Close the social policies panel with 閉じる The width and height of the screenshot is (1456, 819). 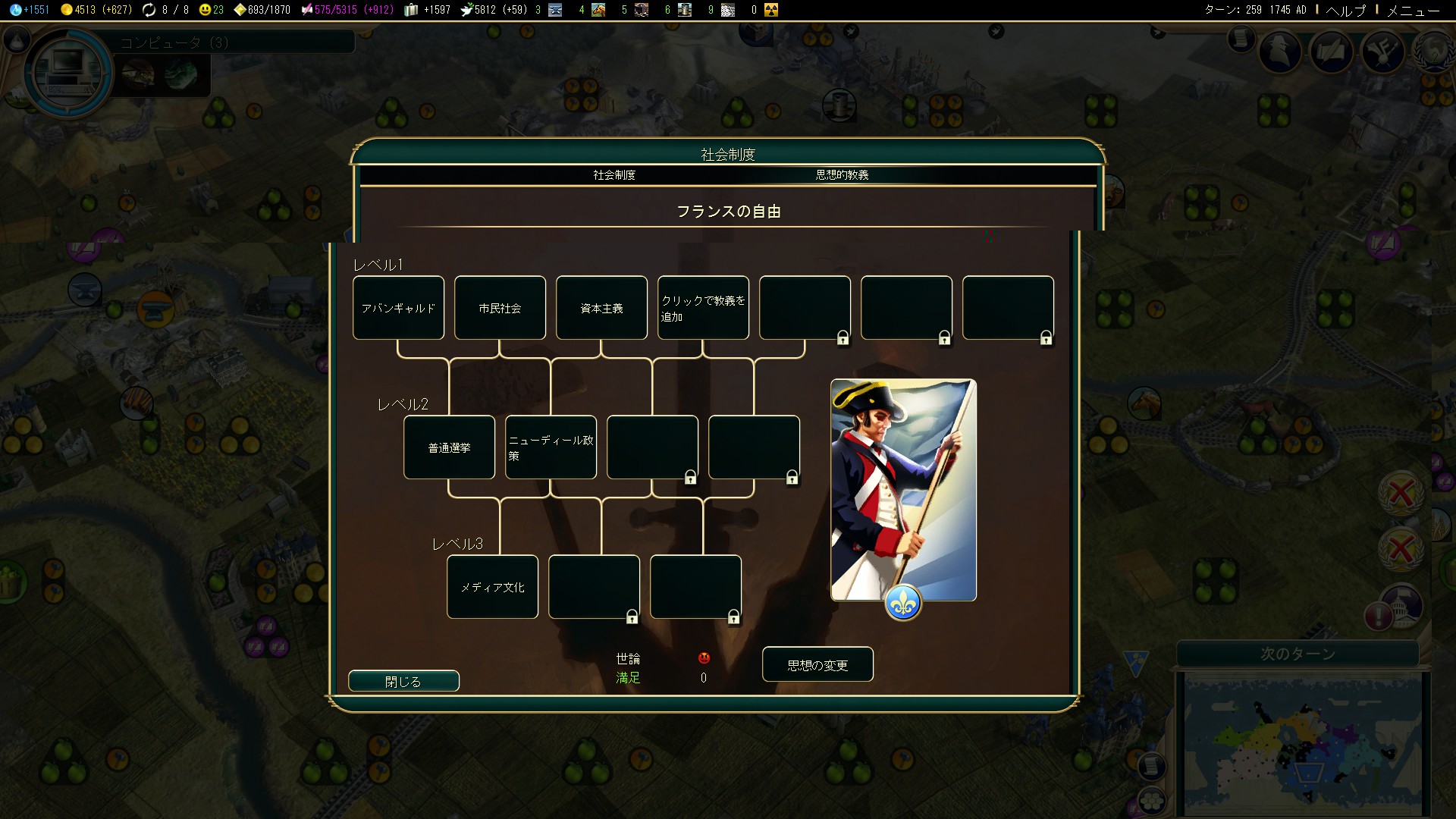click(x=403, y=681)
